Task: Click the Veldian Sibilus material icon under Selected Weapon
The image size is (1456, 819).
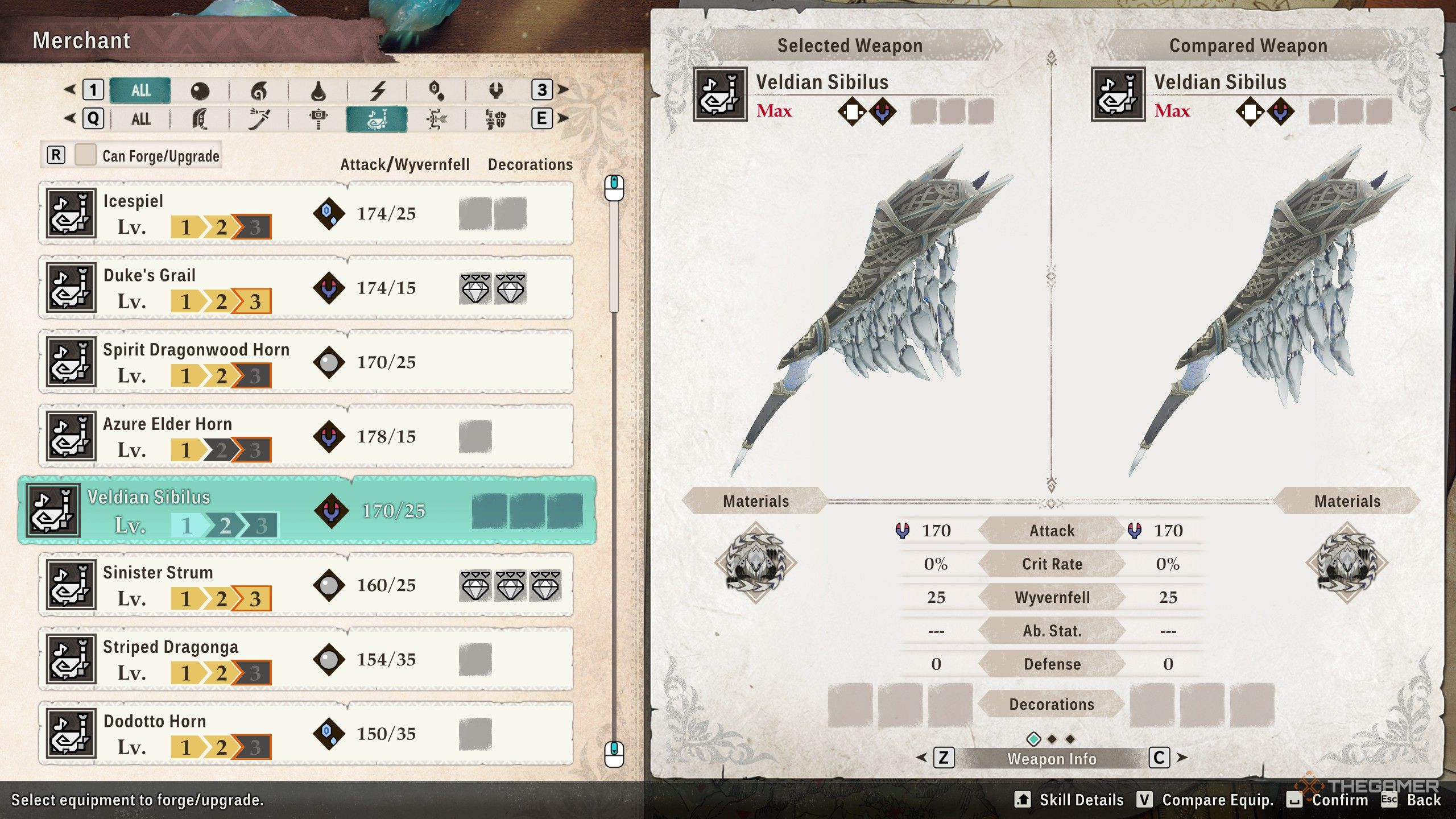Action: click(755, 562)
